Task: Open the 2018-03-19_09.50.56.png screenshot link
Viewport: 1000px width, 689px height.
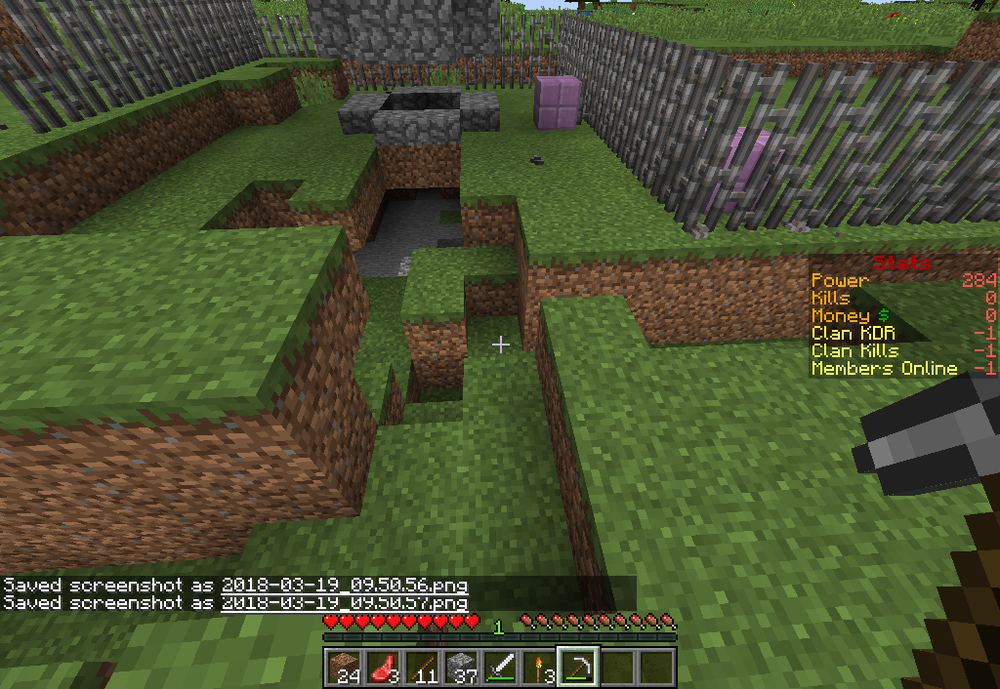Action: point(345,585)
